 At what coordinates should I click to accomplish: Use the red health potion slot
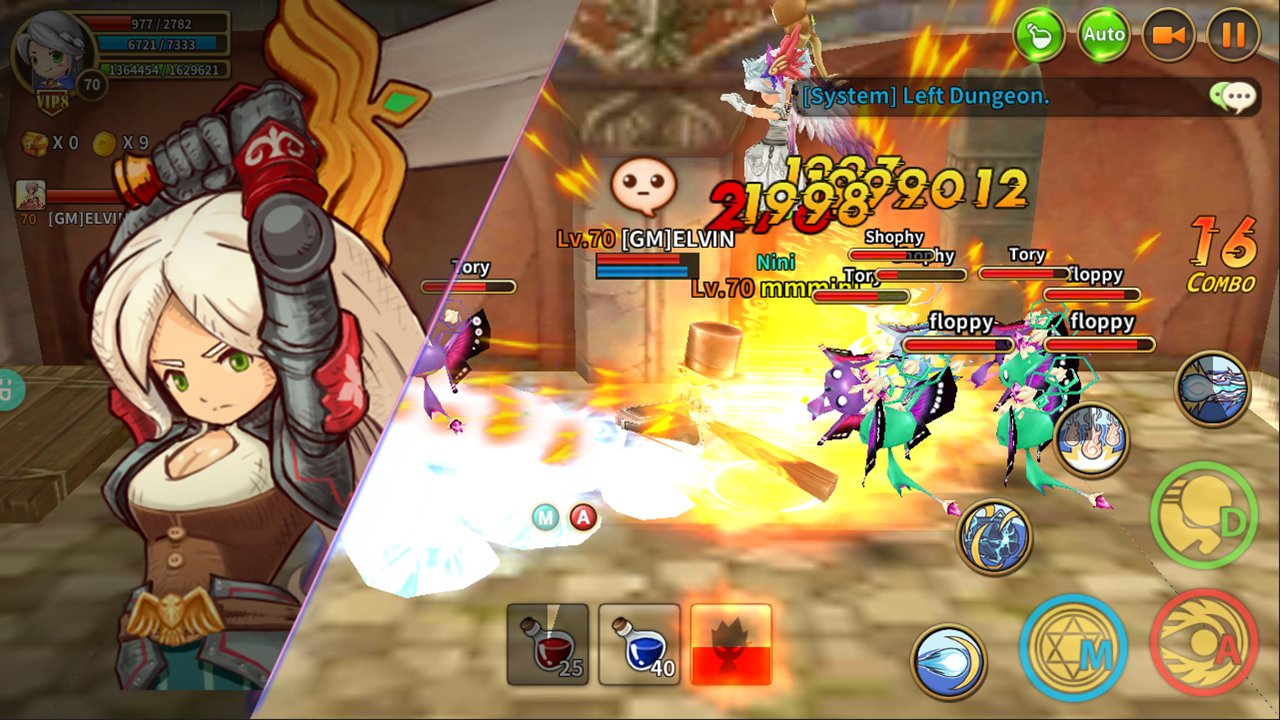coord(547,644)
